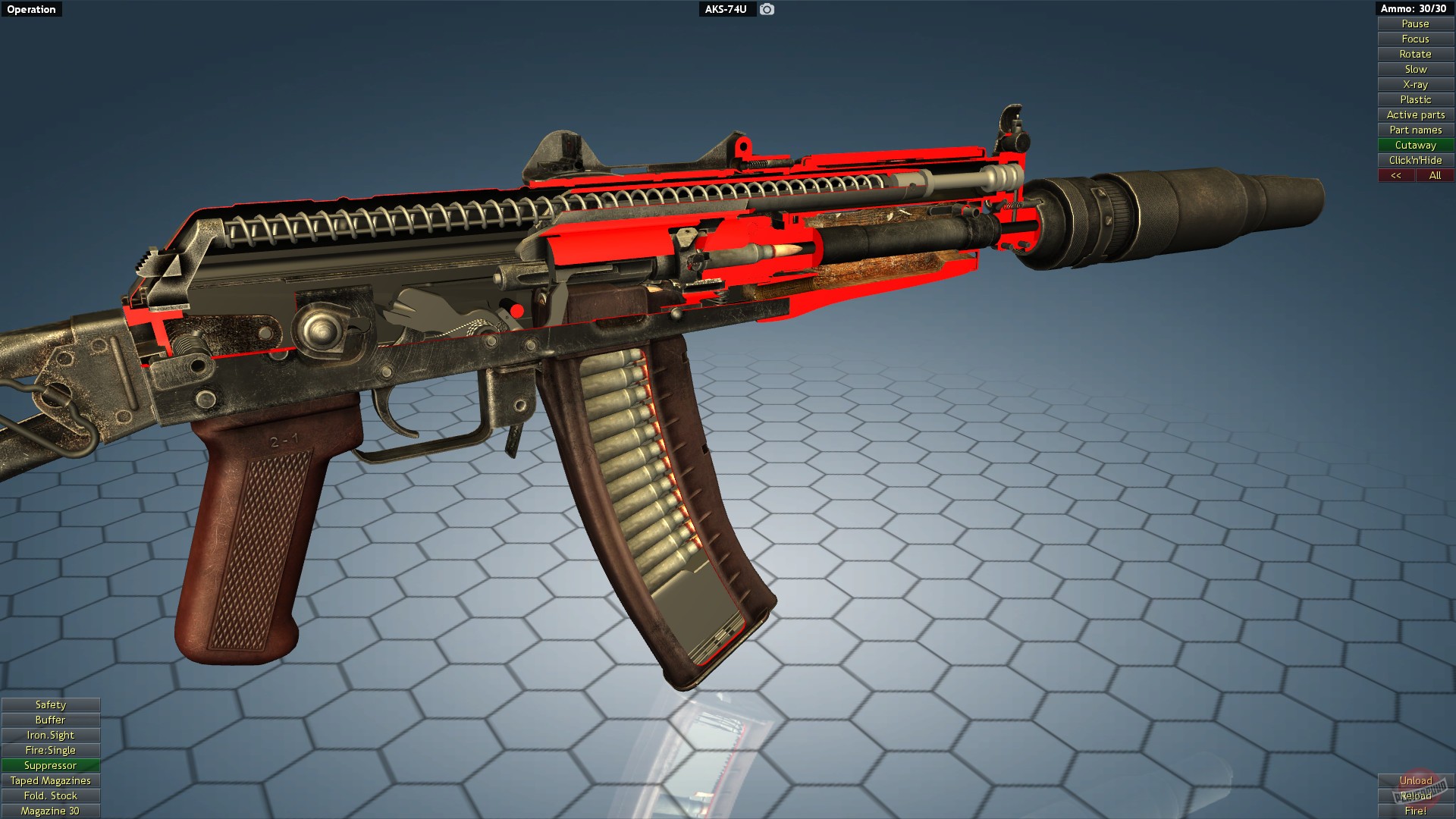Toggle Plastic rendering mode
The width and height of the screenshot is (1456, 819).
(1414, 99)
